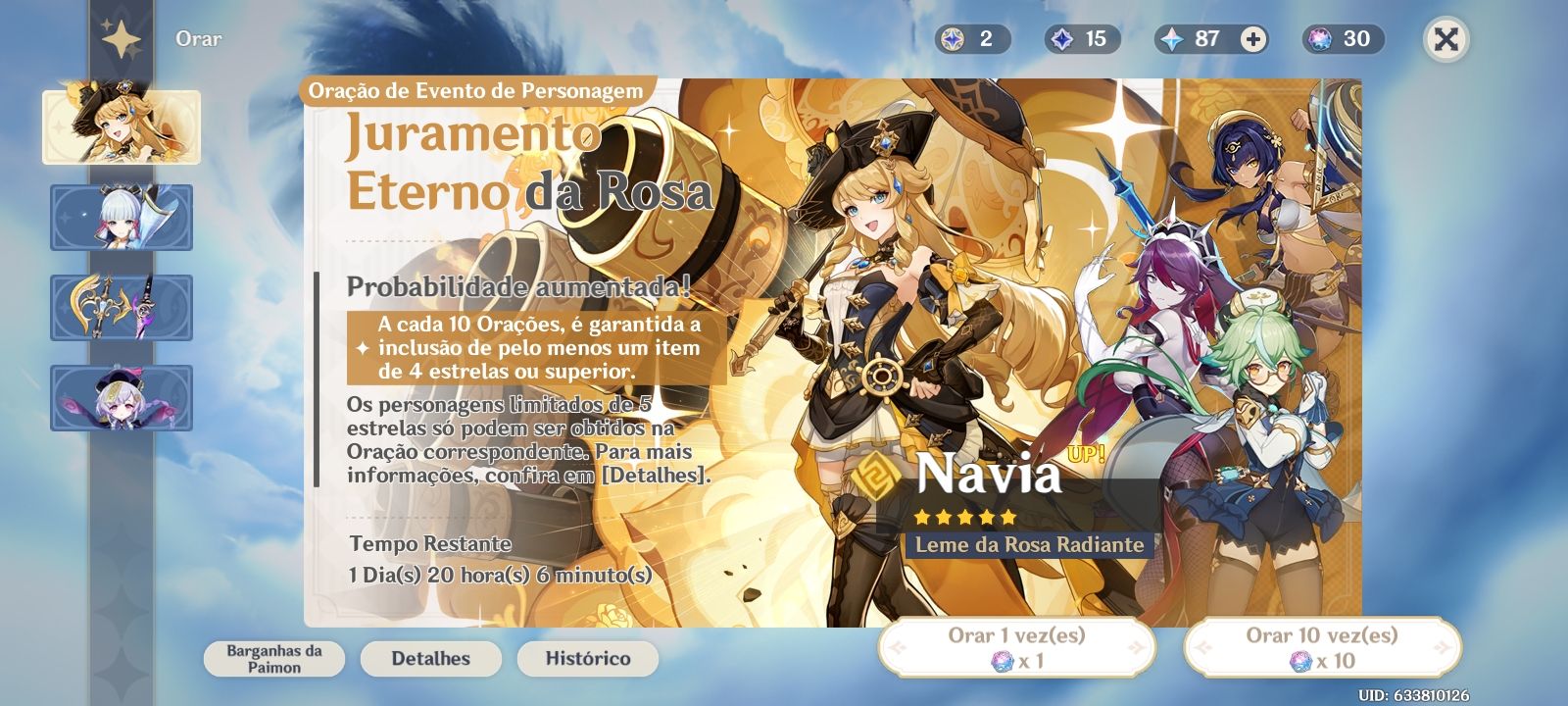The height and width of the screenshot is (706, 1568).
Task: Click the Masterless Stardust currency icon
Action: tap(1060, 40)
